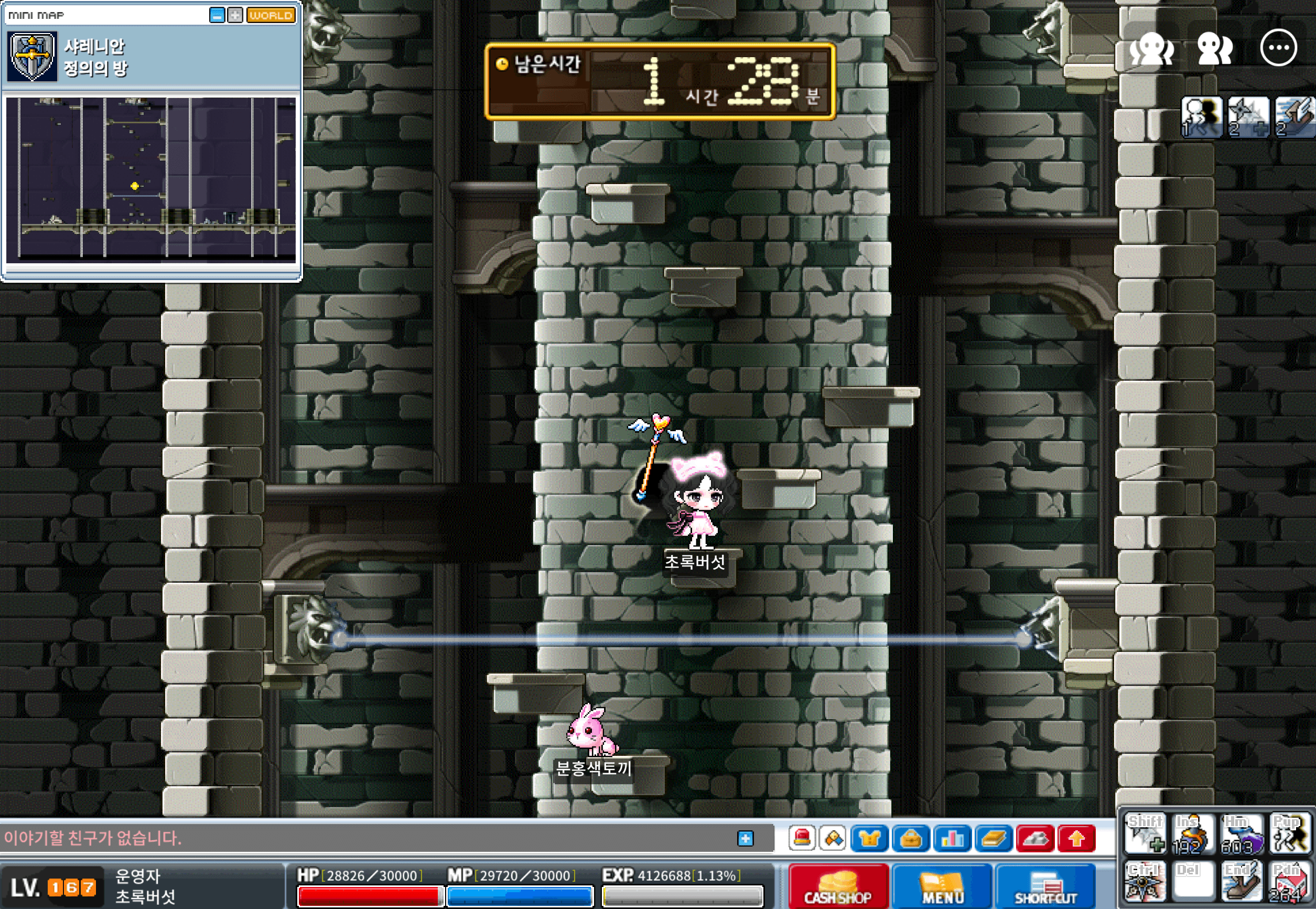The width and height of the screenshot is (1316, 909).
Task: Click the red up-arrow button
Action: point(1076,838)
